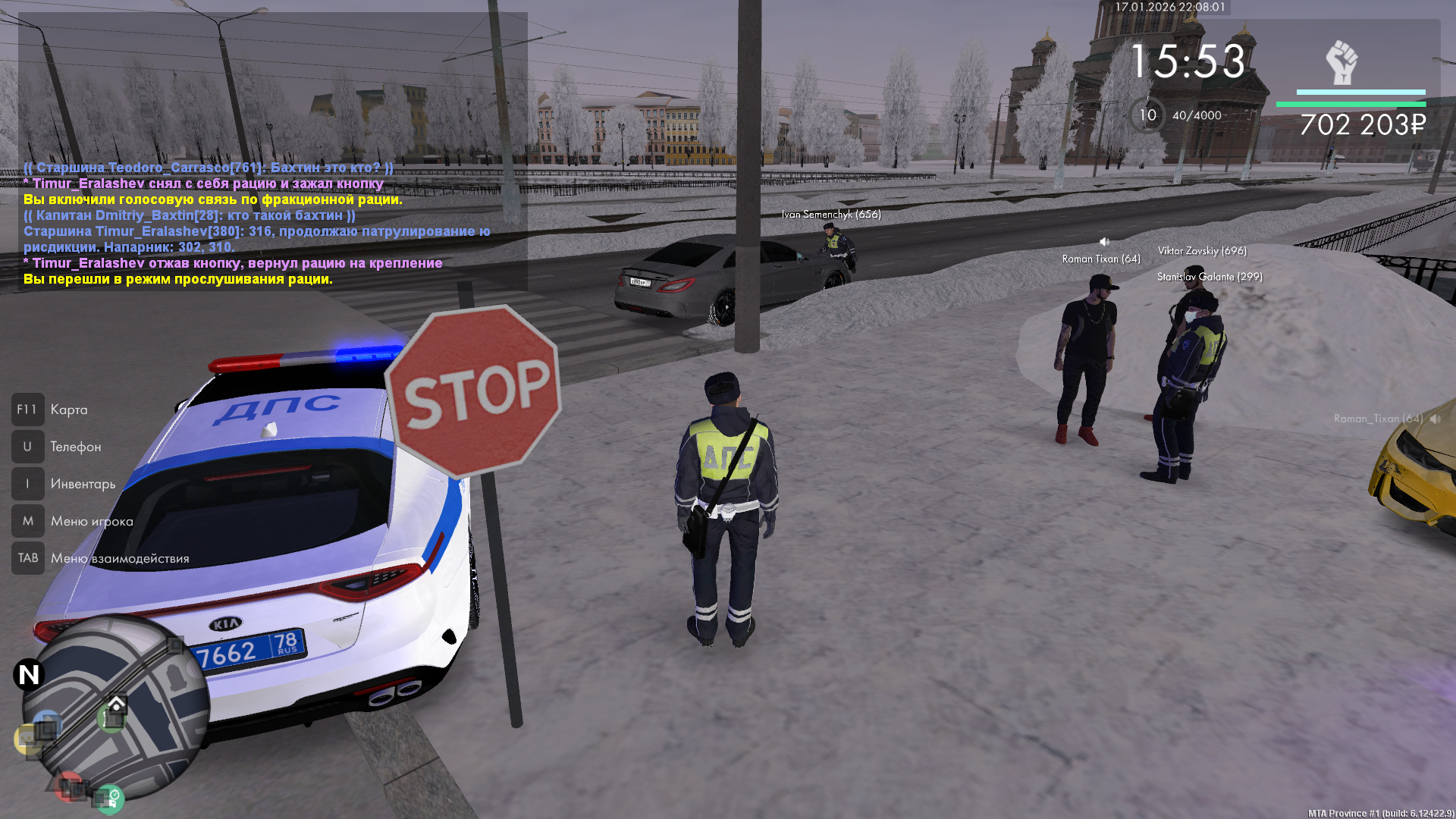Click the fist weapon icon

[x=1341, y=62]
